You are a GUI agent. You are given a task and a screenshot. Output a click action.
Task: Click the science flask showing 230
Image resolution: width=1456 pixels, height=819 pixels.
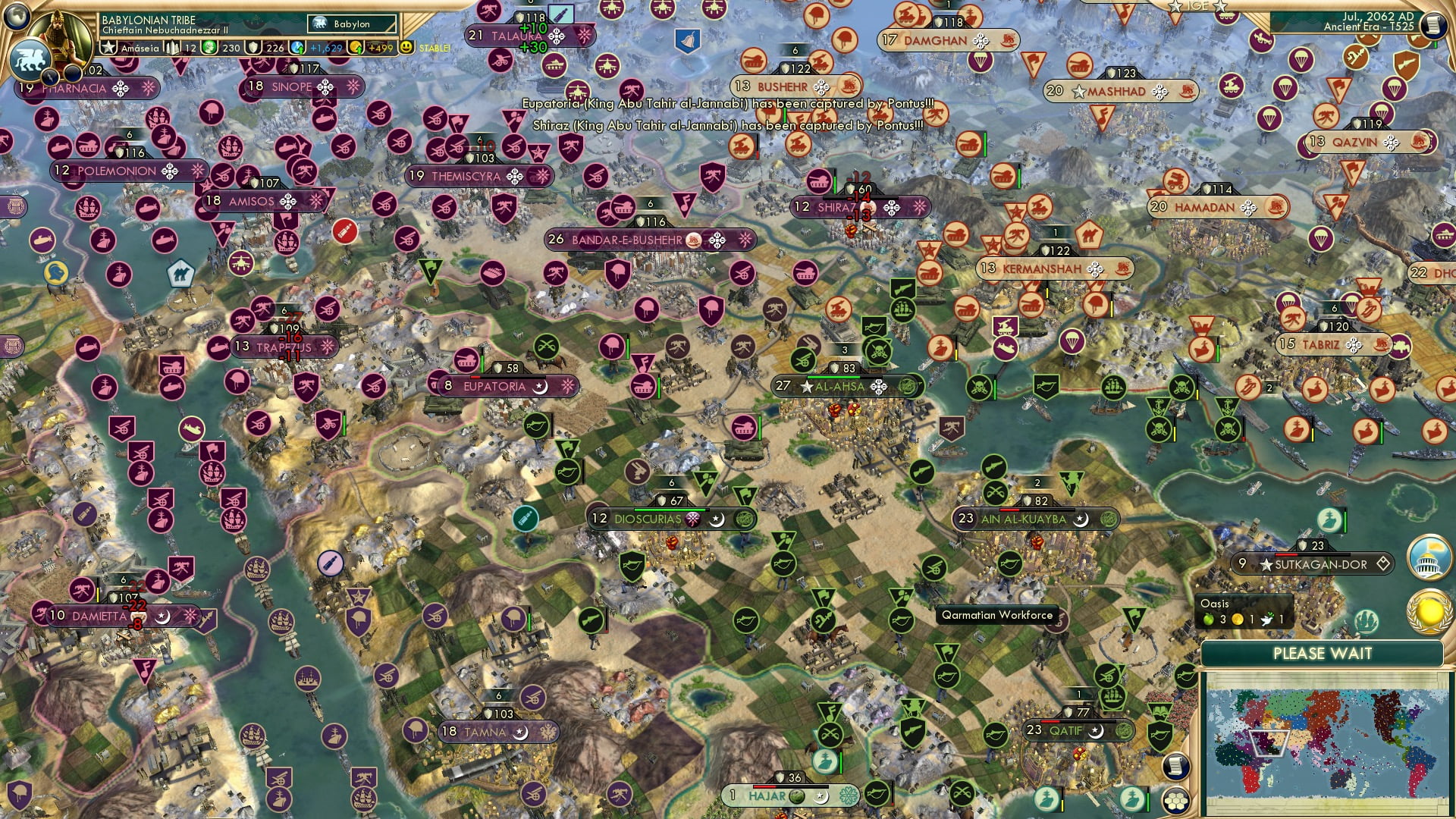coord(211,47)
